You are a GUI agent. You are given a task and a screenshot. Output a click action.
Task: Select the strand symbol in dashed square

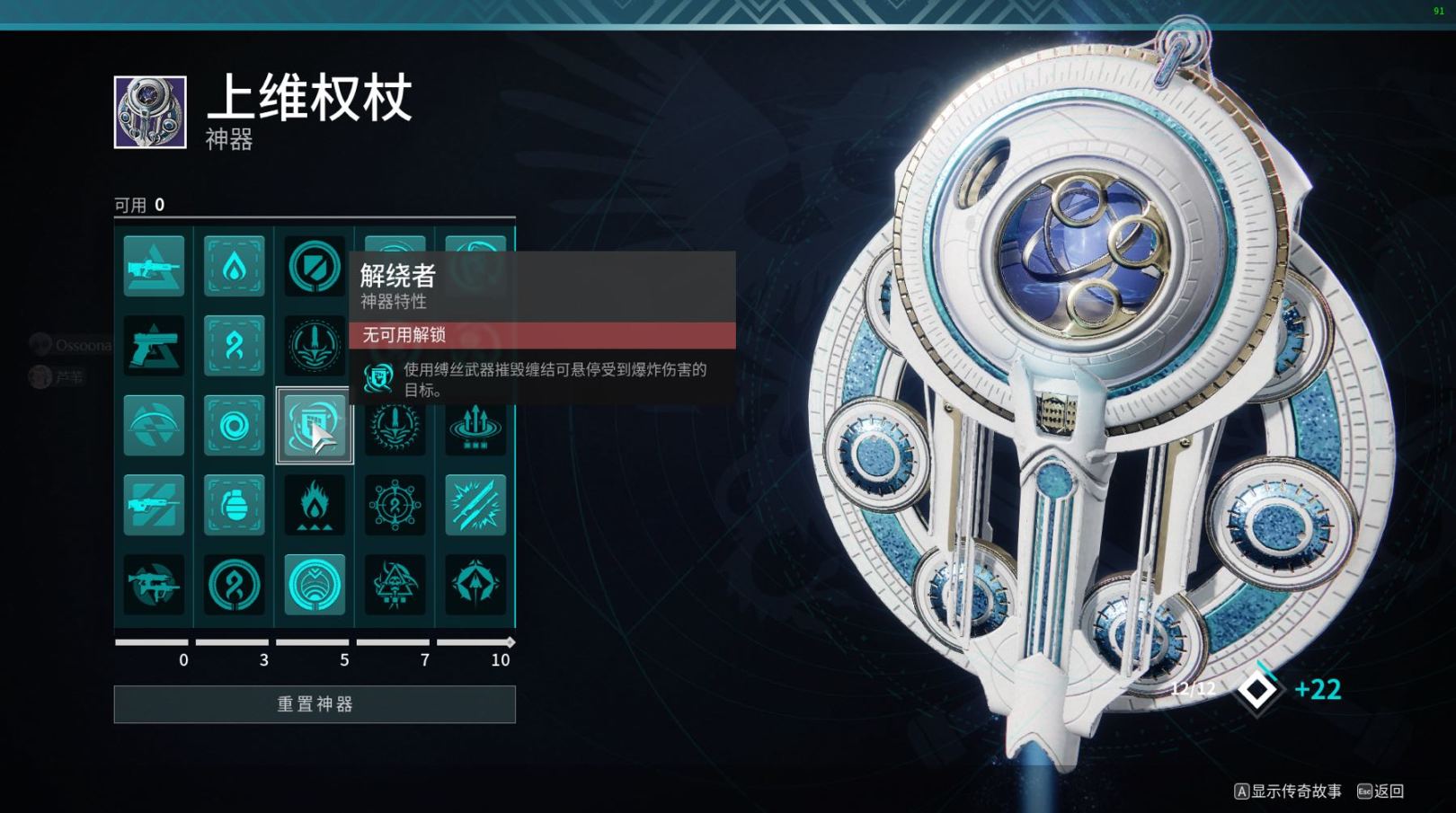pos(234,346)
